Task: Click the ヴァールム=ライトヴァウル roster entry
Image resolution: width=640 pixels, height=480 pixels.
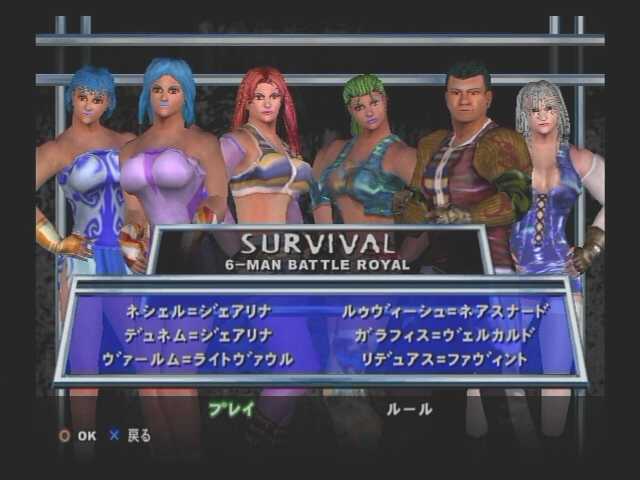Action: tap(198, 359)
